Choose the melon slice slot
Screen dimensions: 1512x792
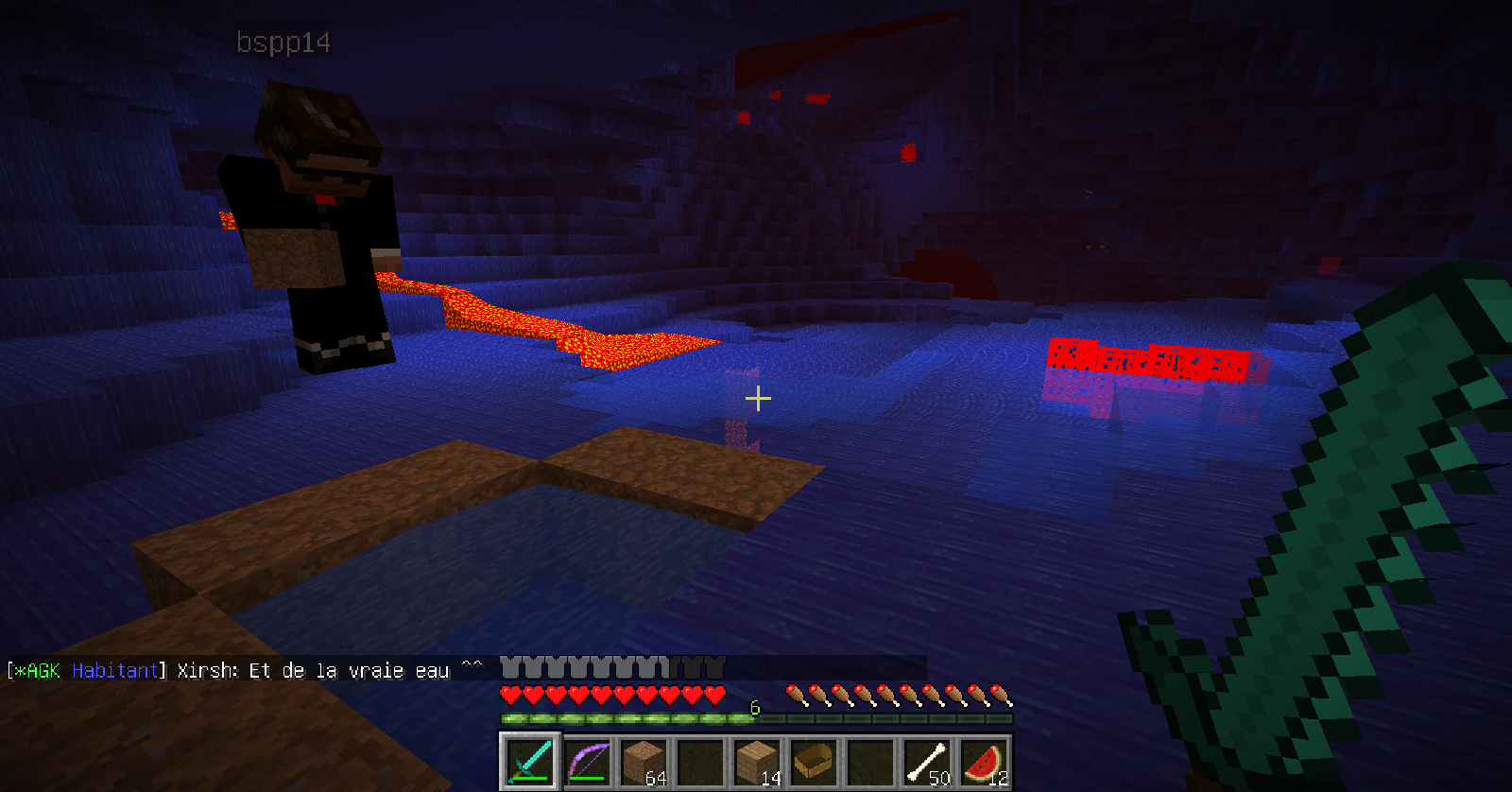click(984, 761)
